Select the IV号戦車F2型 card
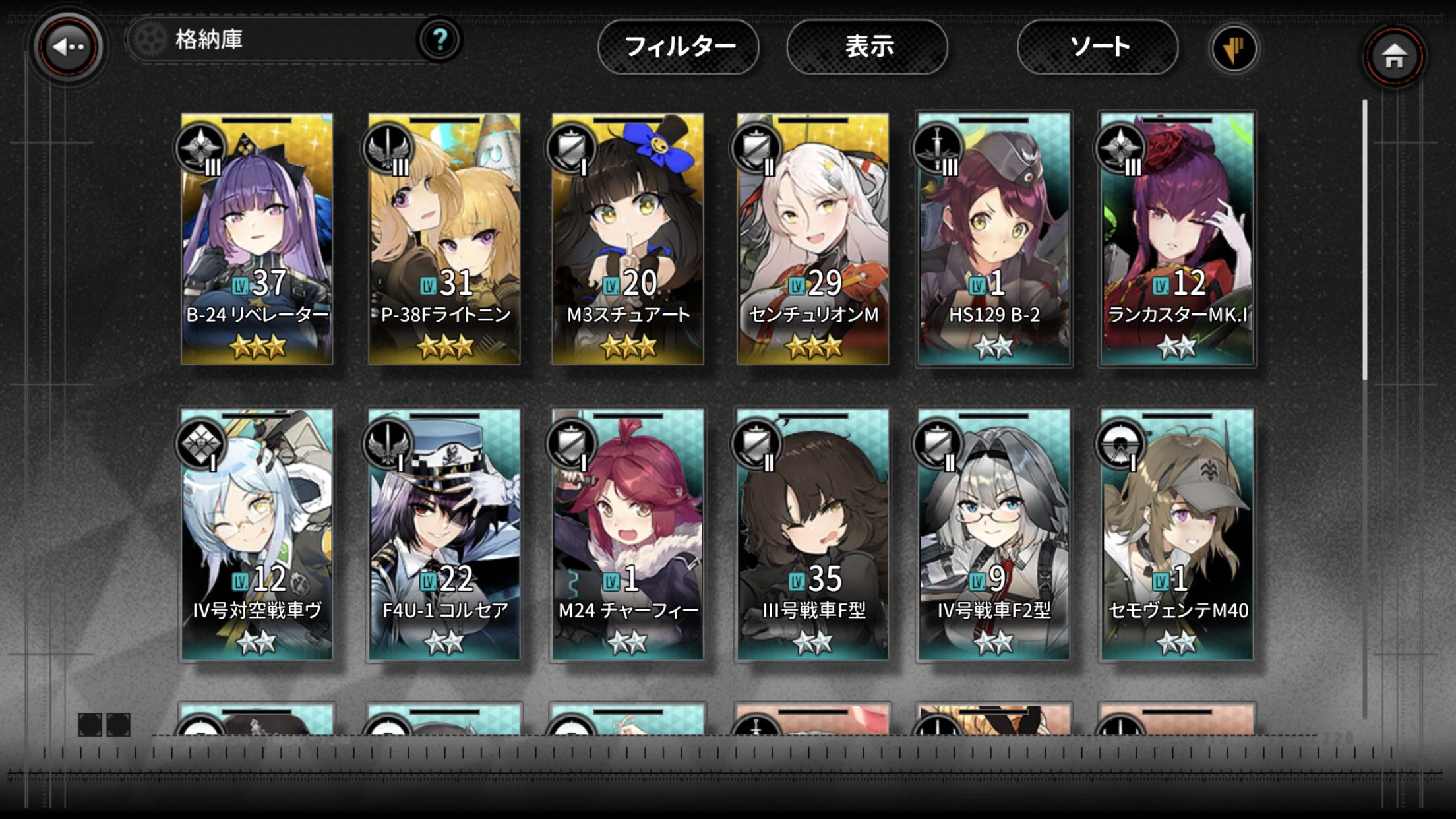The image size is (1456, 819). (994, 534)
